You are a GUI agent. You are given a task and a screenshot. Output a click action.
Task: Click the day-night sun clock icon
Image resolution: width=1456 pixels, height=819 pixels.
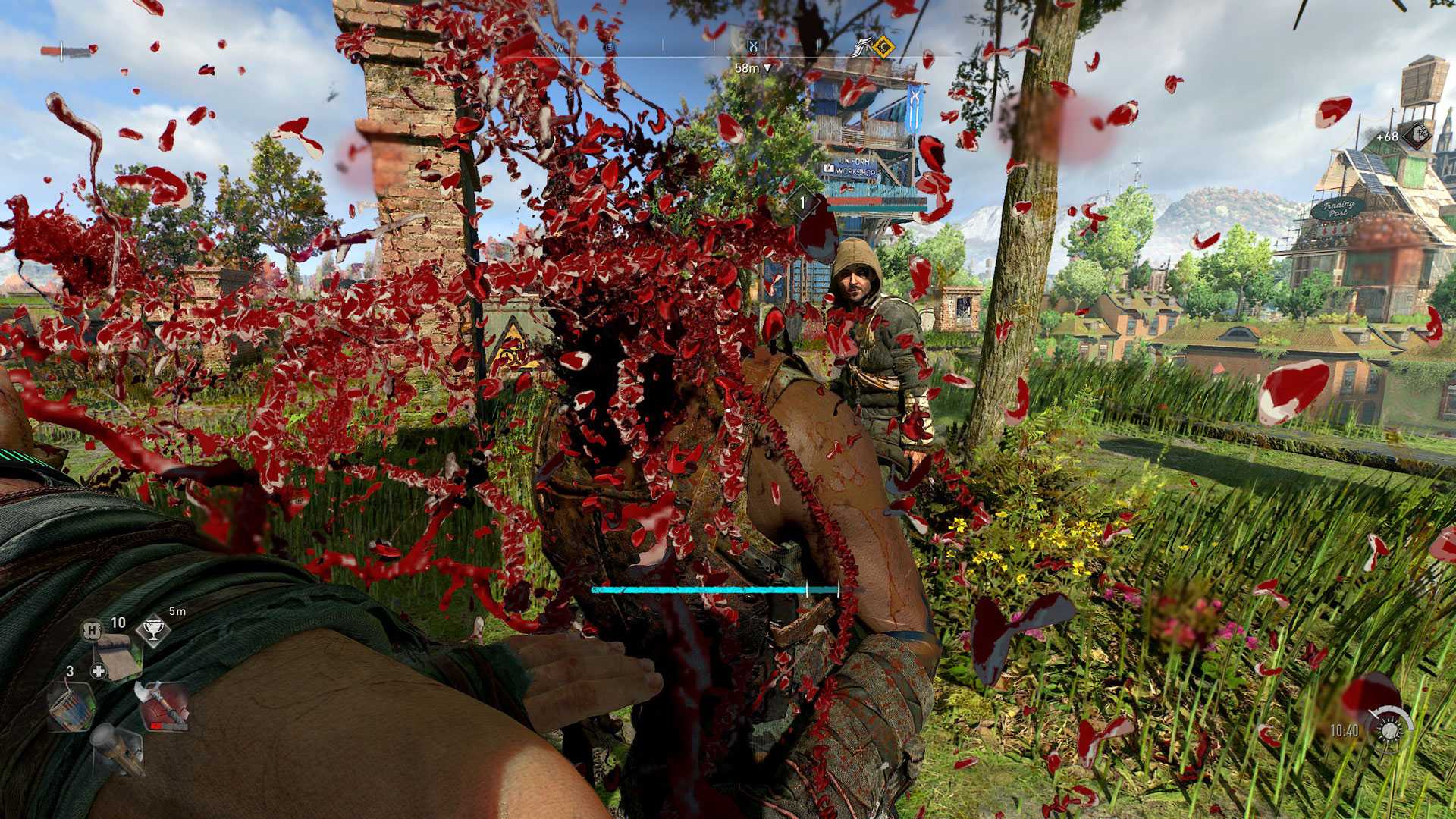click(1390, 730)
